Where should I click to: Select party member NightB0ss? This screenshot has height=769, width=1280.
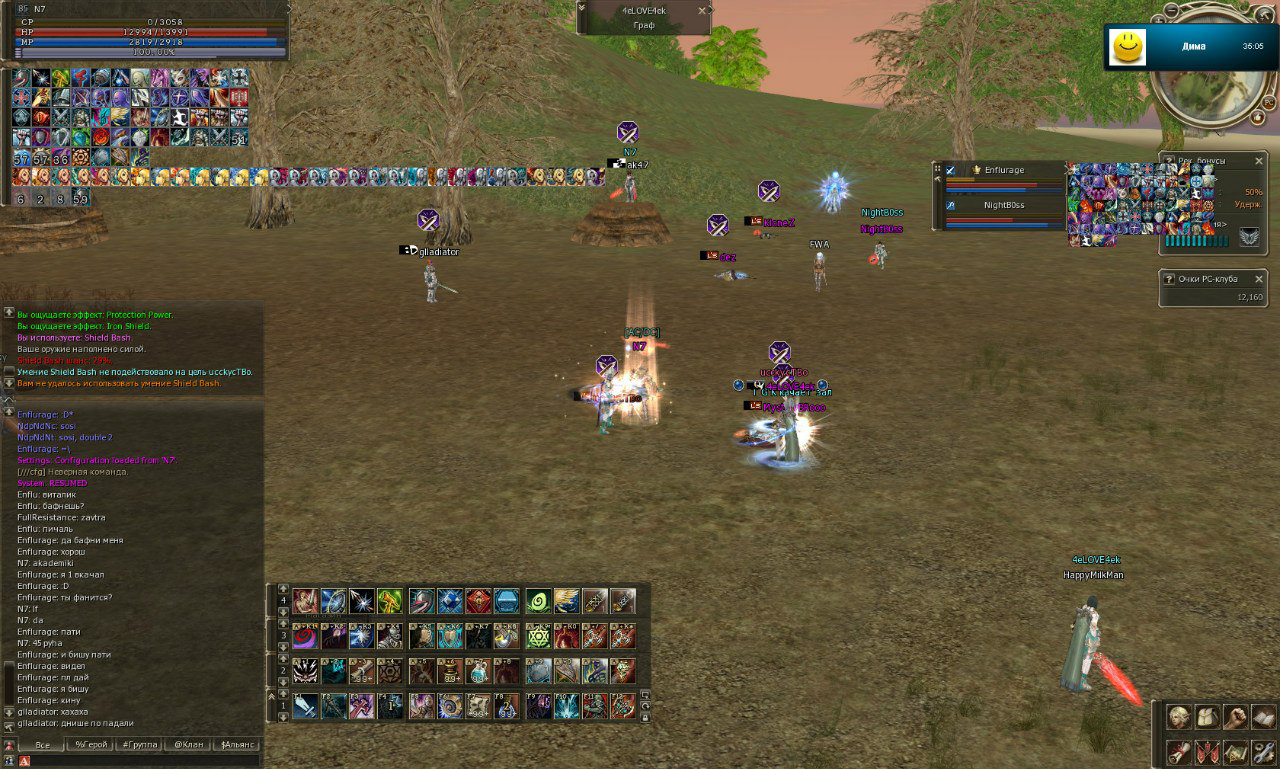coord(1004,205)
